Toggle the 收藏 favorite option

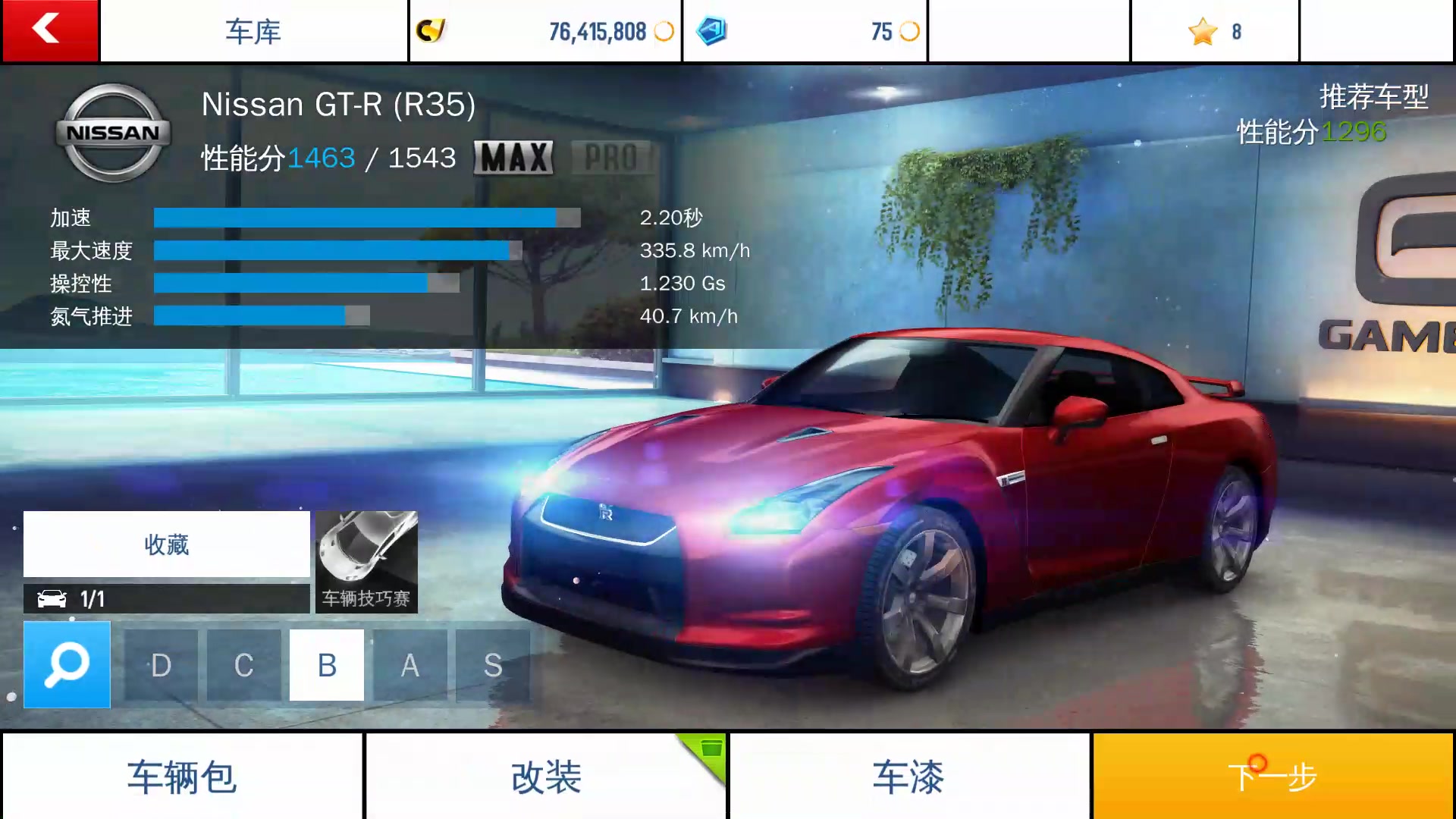(x=166, y=544)
